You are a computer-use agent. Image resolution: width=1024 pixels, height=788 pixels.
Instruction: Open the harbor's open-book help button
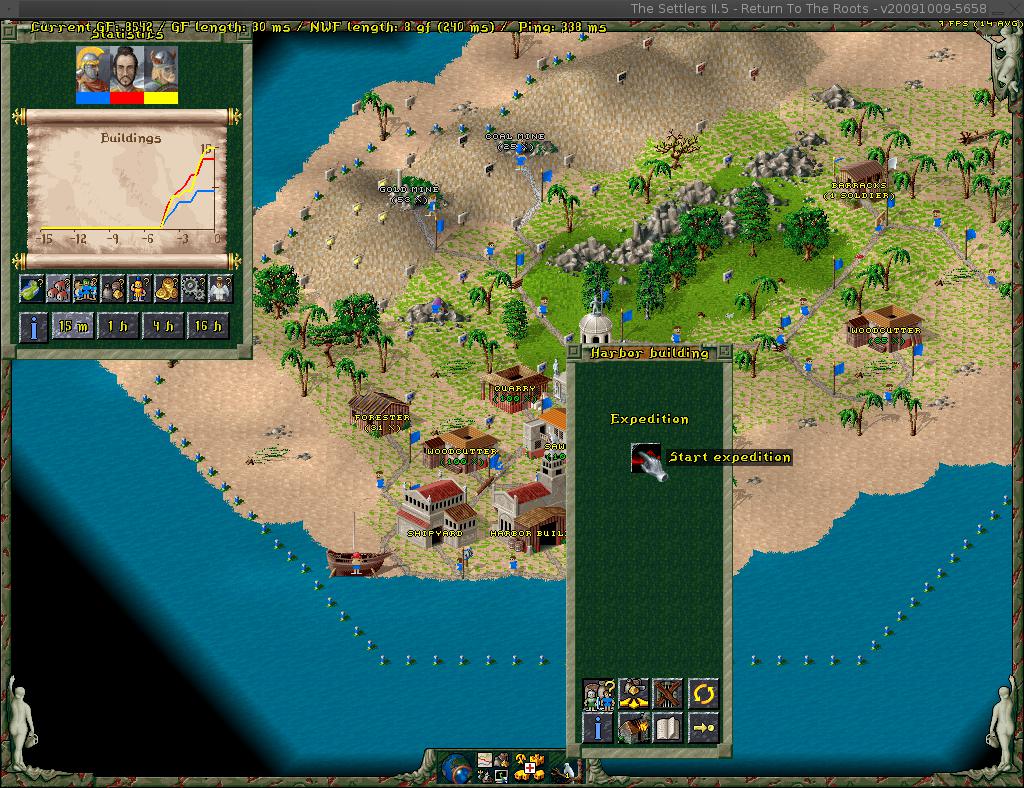pos(668,727)
